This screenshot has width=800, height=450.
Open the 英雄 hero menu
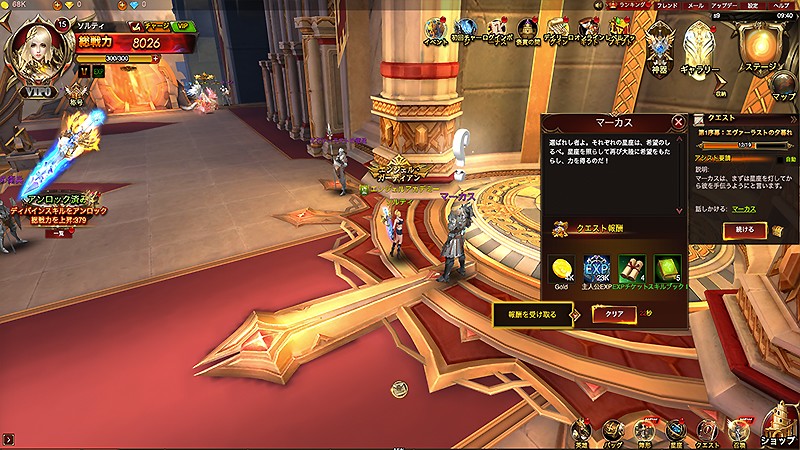(x=582, y=429)
